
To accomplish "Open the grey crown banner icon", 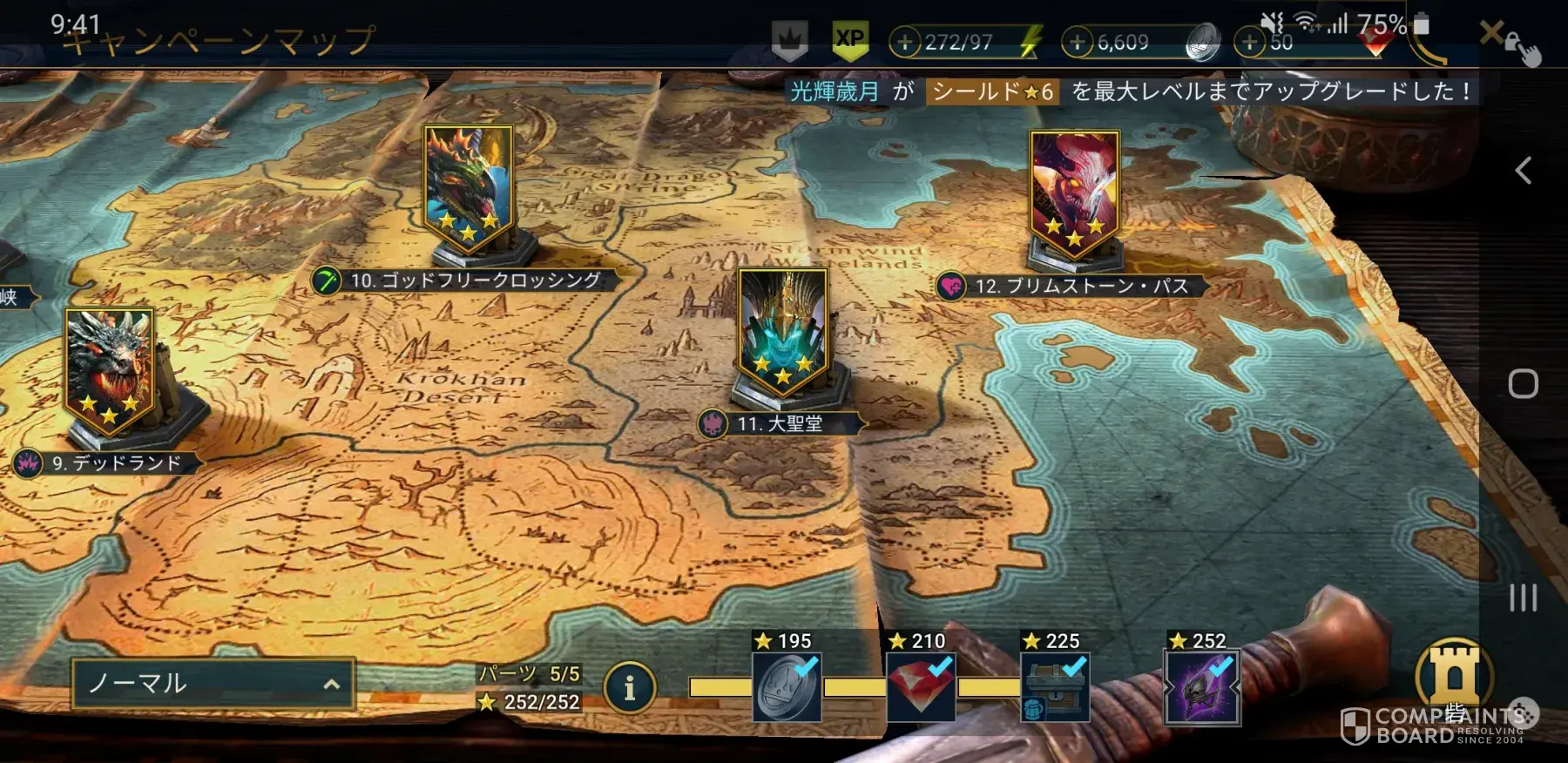I will coord(789,40).
